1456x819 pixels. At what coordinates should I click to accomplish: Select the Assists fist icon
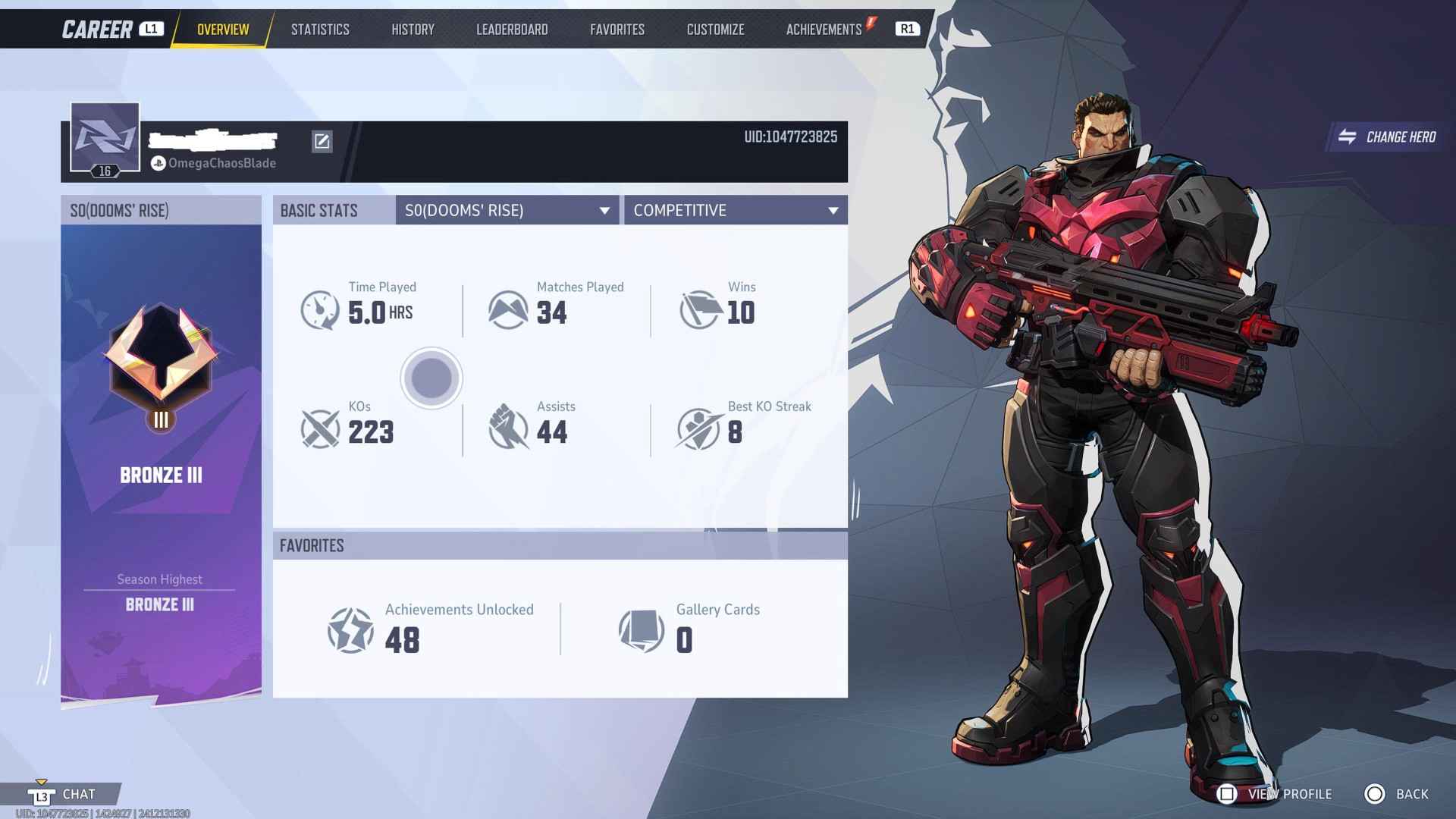coord(510,428)
